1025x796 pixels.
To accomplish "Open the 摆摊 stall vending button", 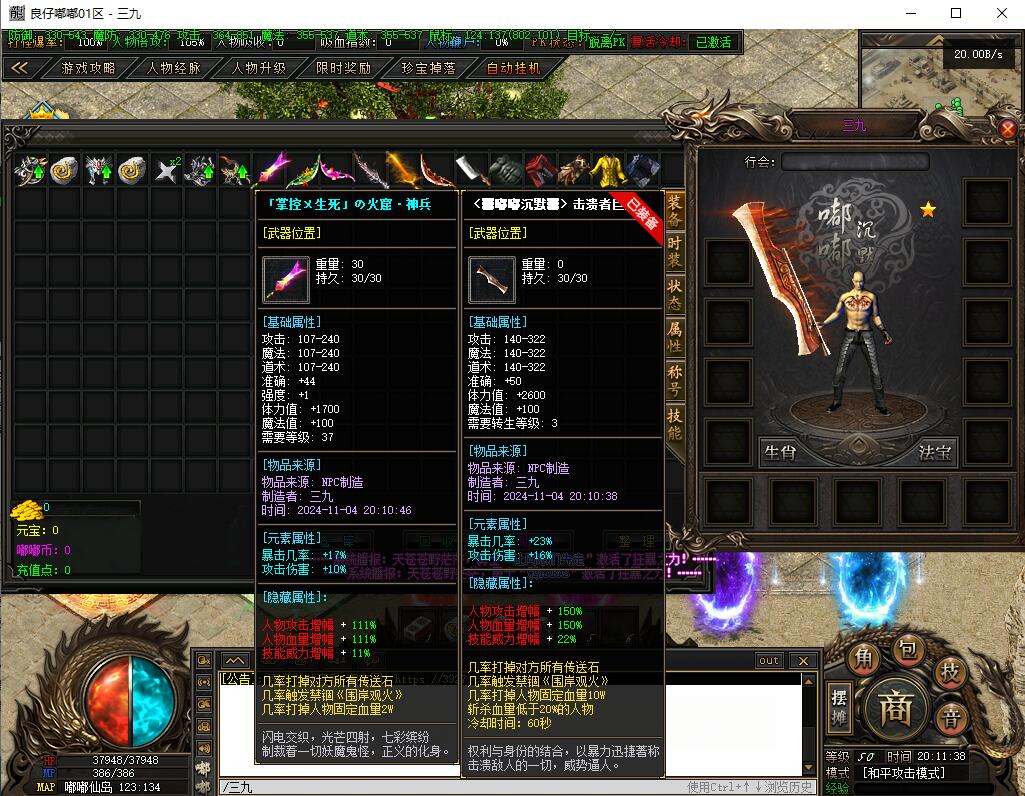I will tap(840, 707).
